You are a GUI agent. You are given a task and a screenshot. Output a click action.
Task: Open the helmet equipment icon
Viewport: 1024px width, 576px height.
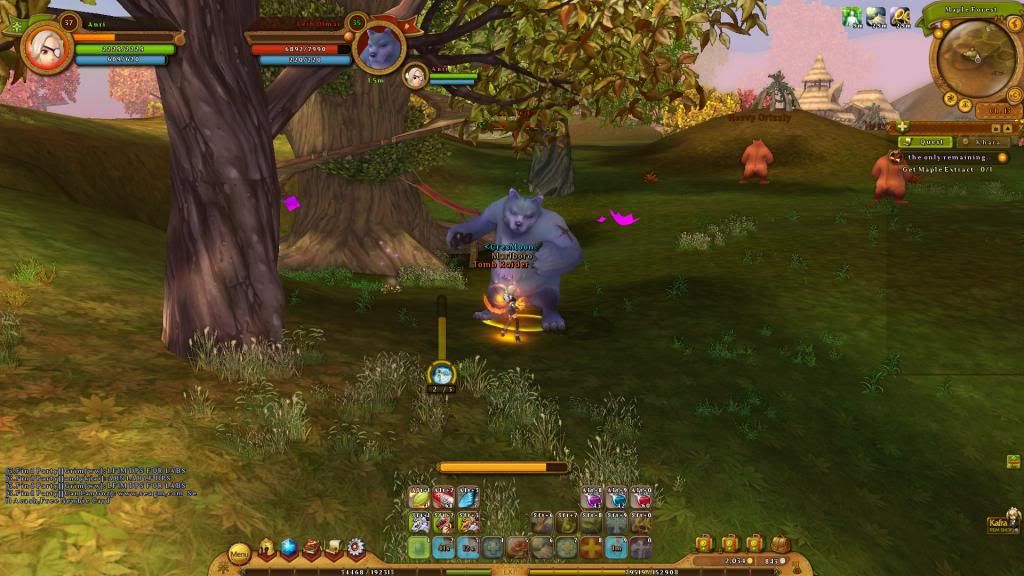[x=267, y=548]
